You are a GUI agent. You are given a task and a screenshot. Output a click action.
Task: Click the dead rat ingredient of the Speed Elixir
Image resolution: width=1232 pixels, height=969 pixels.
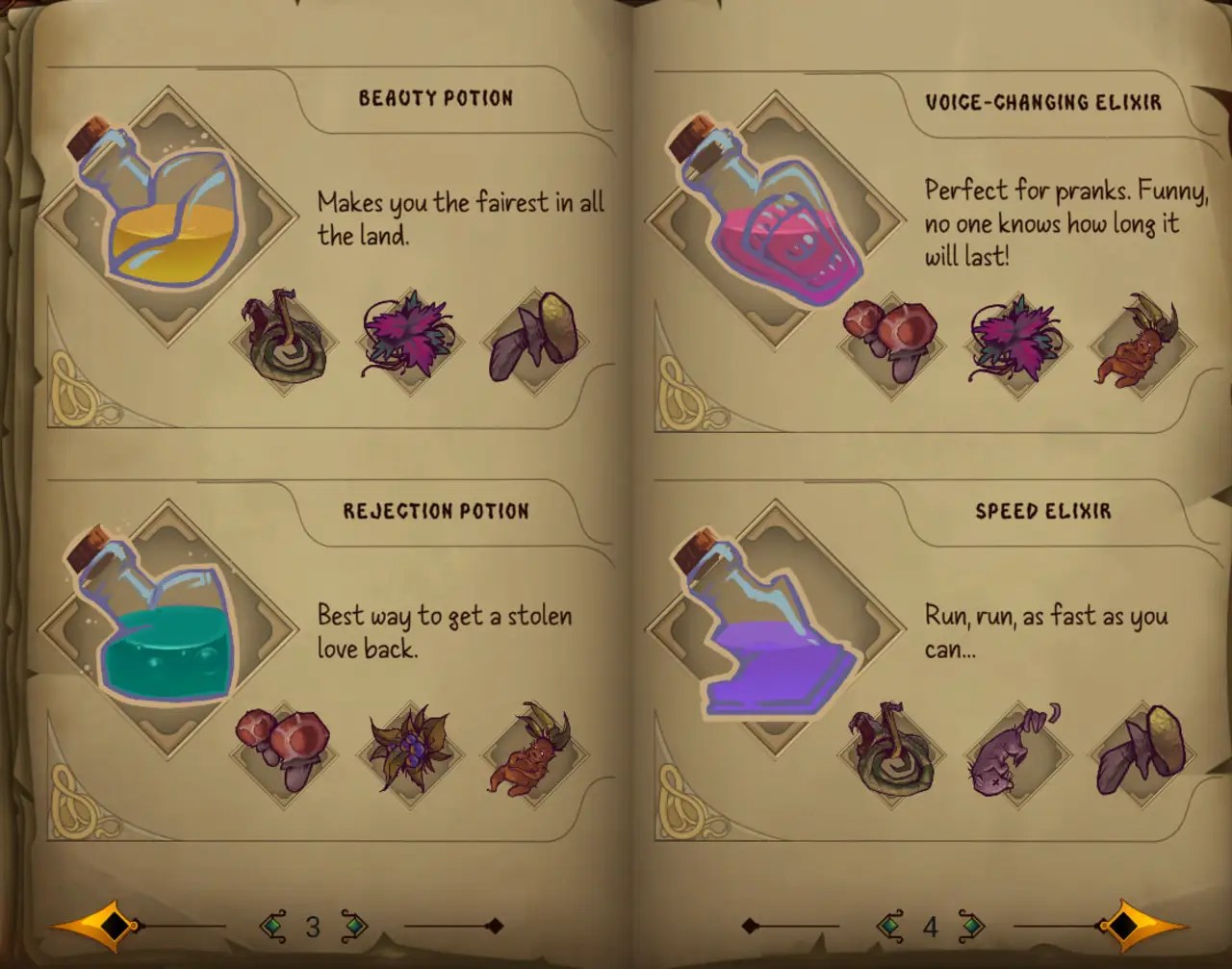pos(1009,755)
